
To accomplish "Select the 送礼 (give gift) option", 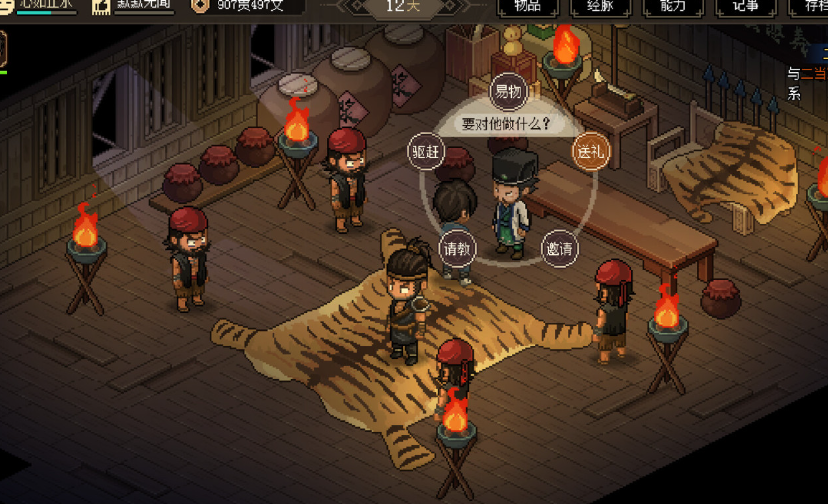I will 588,152.
